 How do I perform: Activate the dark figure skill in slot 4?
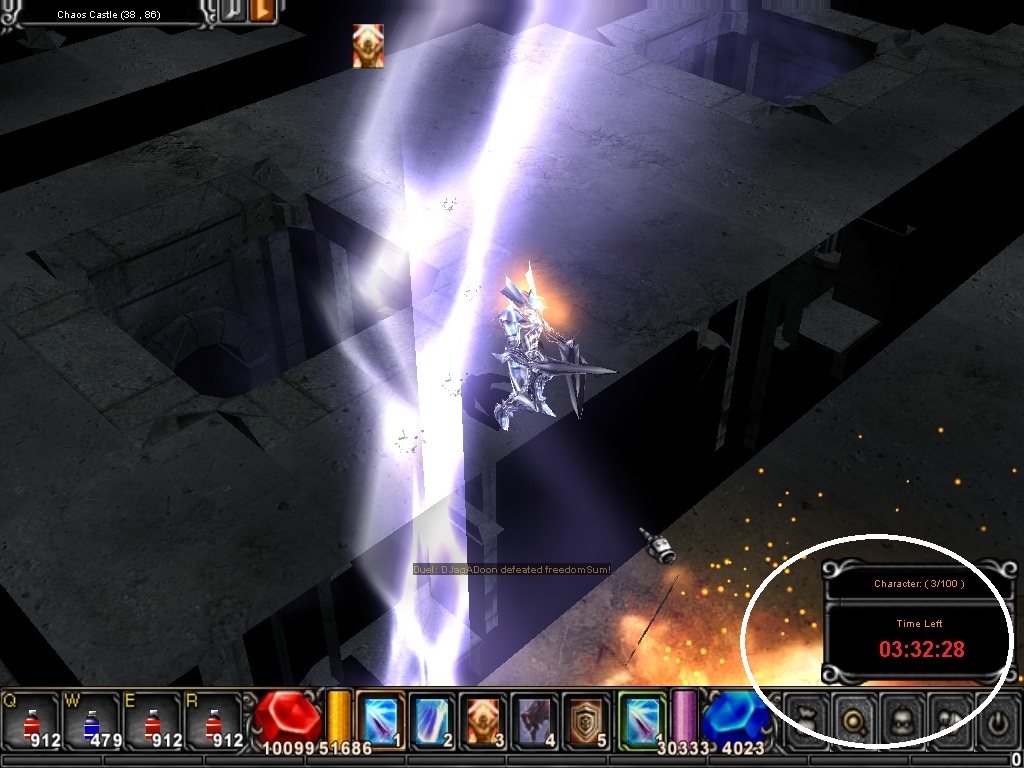[535, 719]
